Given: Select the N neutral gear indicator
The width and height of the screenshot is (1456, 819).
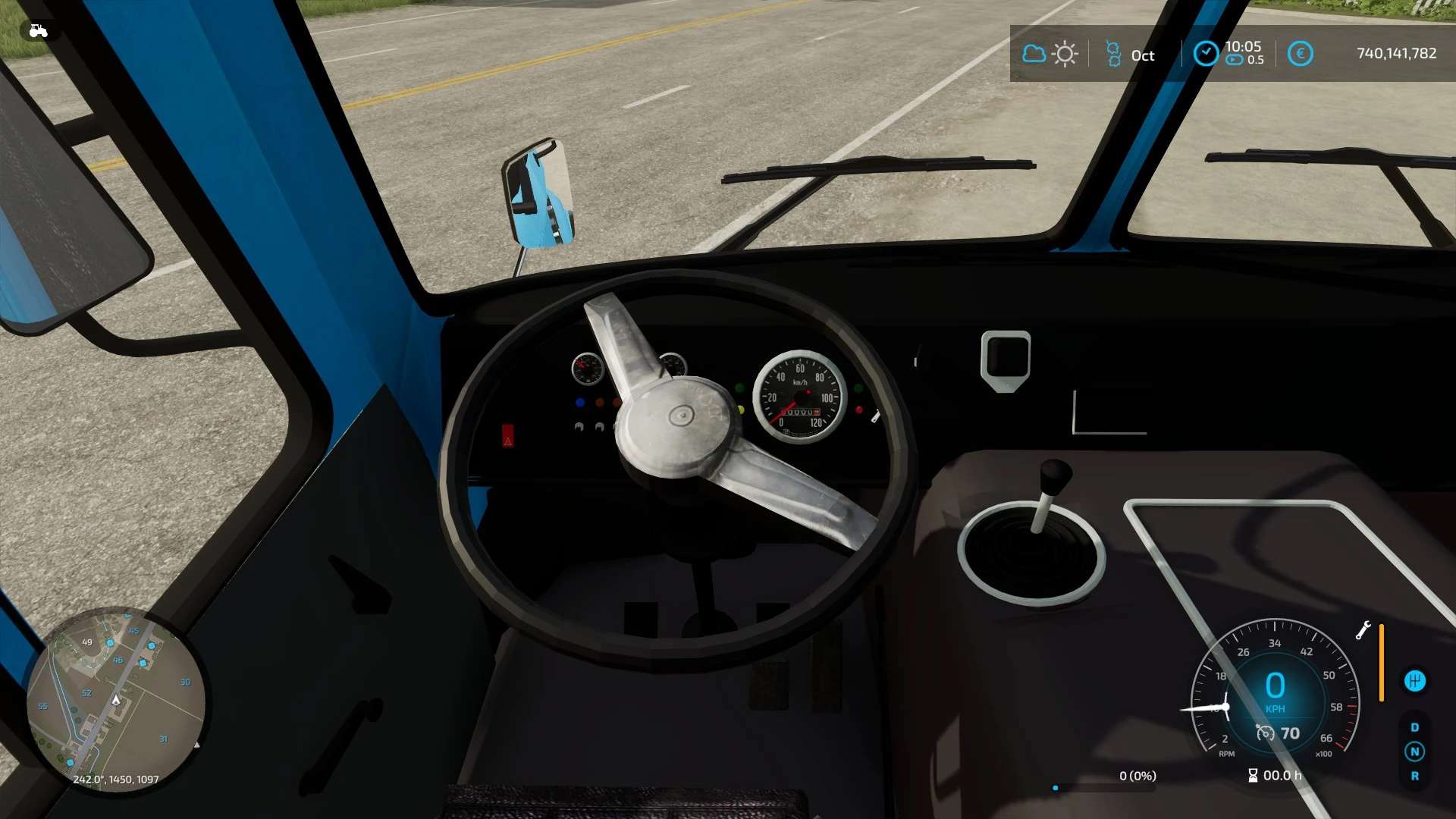Looking at the screenshot, I should point(1414,752).
